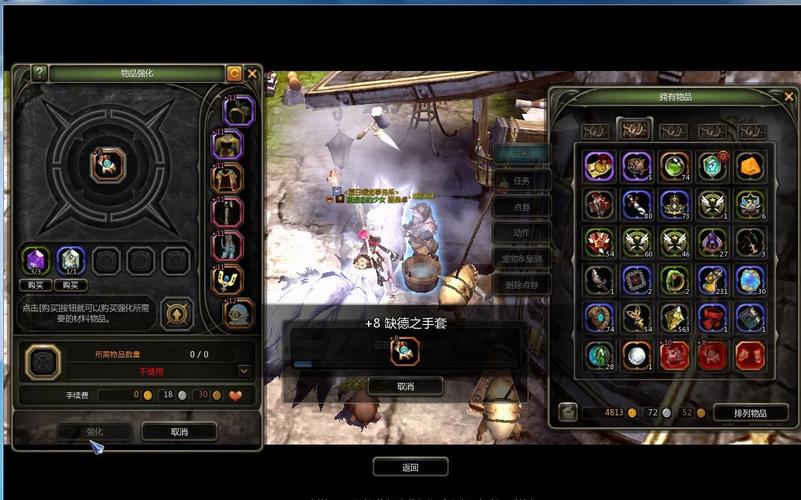Click the gold up-arrow button beside the hint text
Viewport: 801px width, 500px height.
176,312
